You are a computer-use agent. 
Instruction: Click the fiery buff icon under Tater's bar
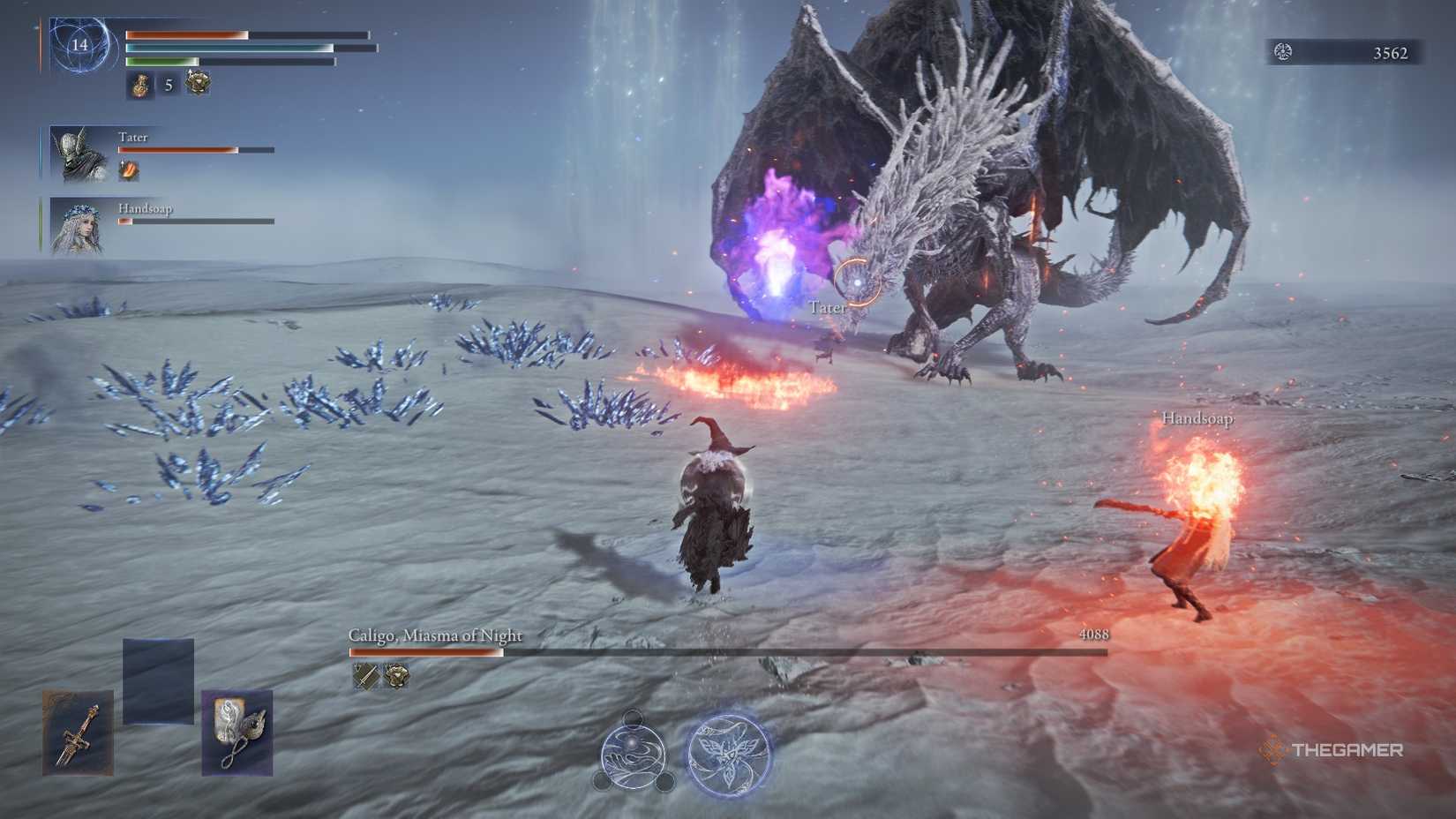(x=130, y=169)
